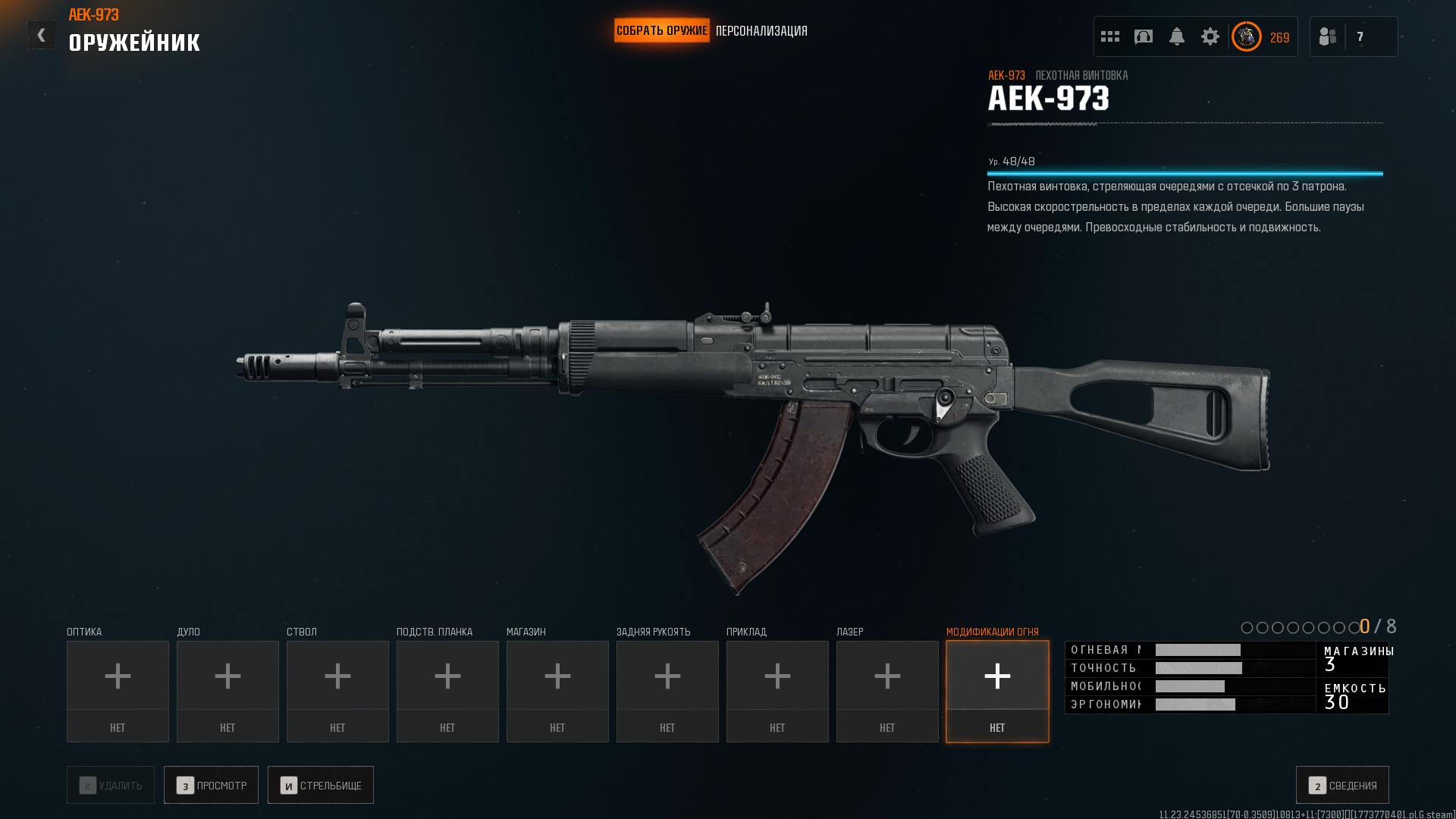The image size is (1456, 819).
Task: Choose the Ствол attachment slot
Action: pos(337,691)
